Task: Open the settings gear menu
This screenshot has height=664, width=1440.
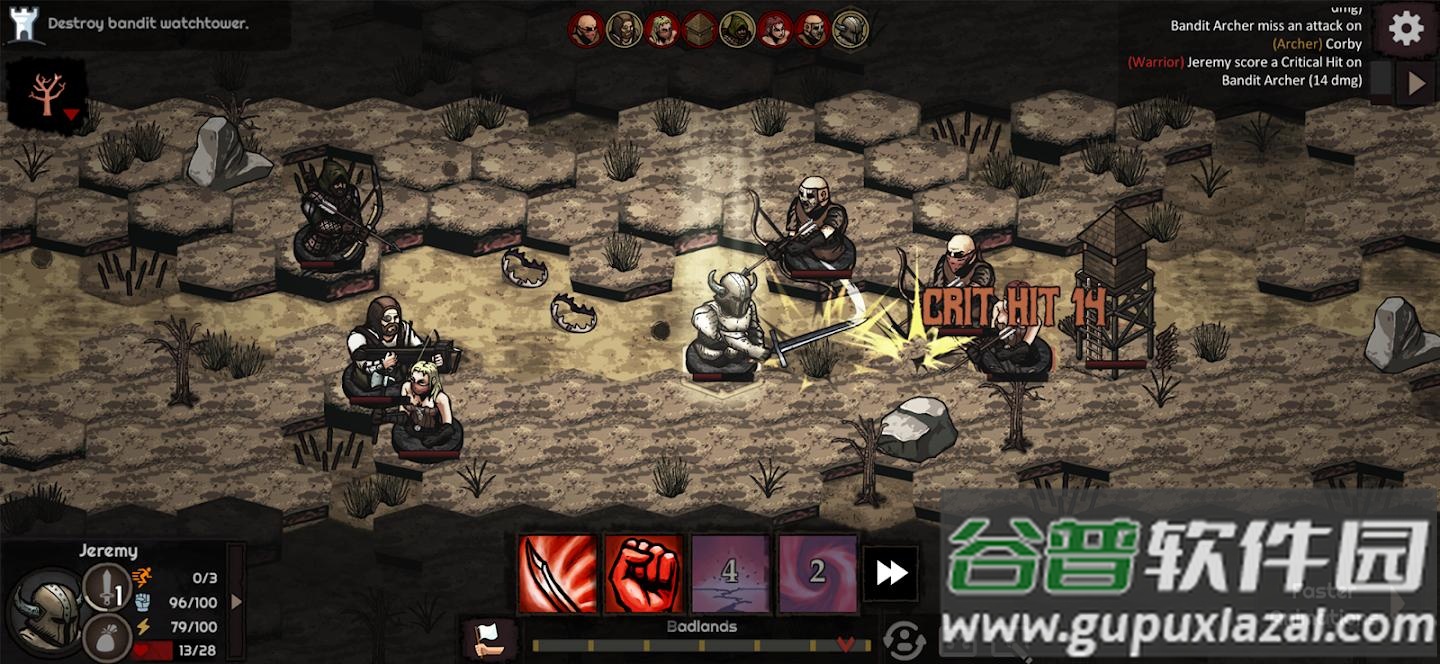Action: (1406, 29)
